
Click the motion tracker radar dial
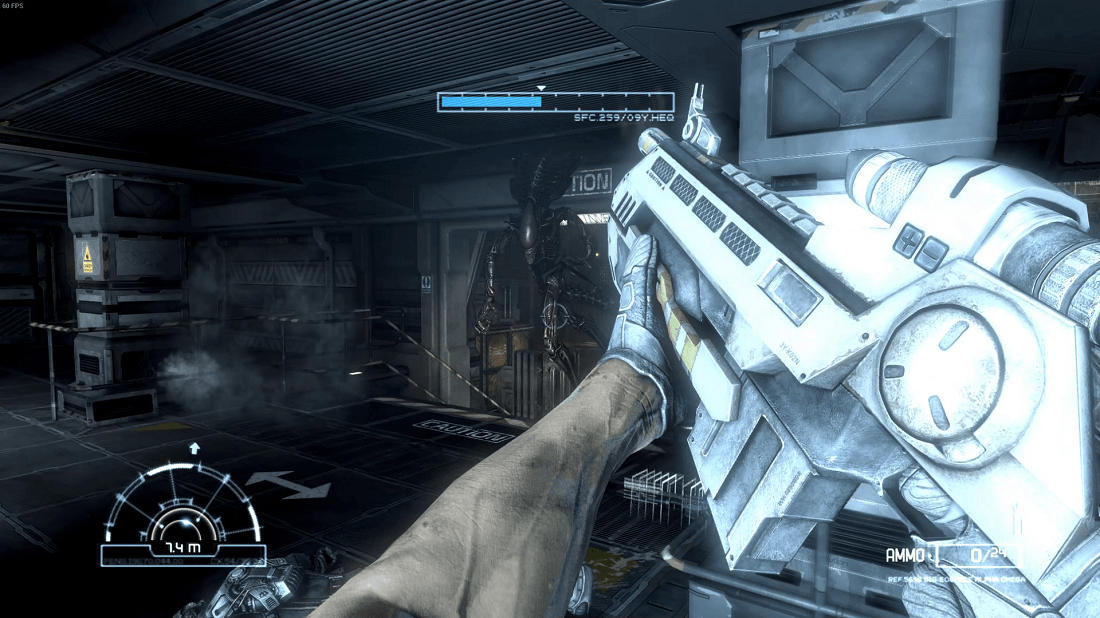[x=183, y=508]
